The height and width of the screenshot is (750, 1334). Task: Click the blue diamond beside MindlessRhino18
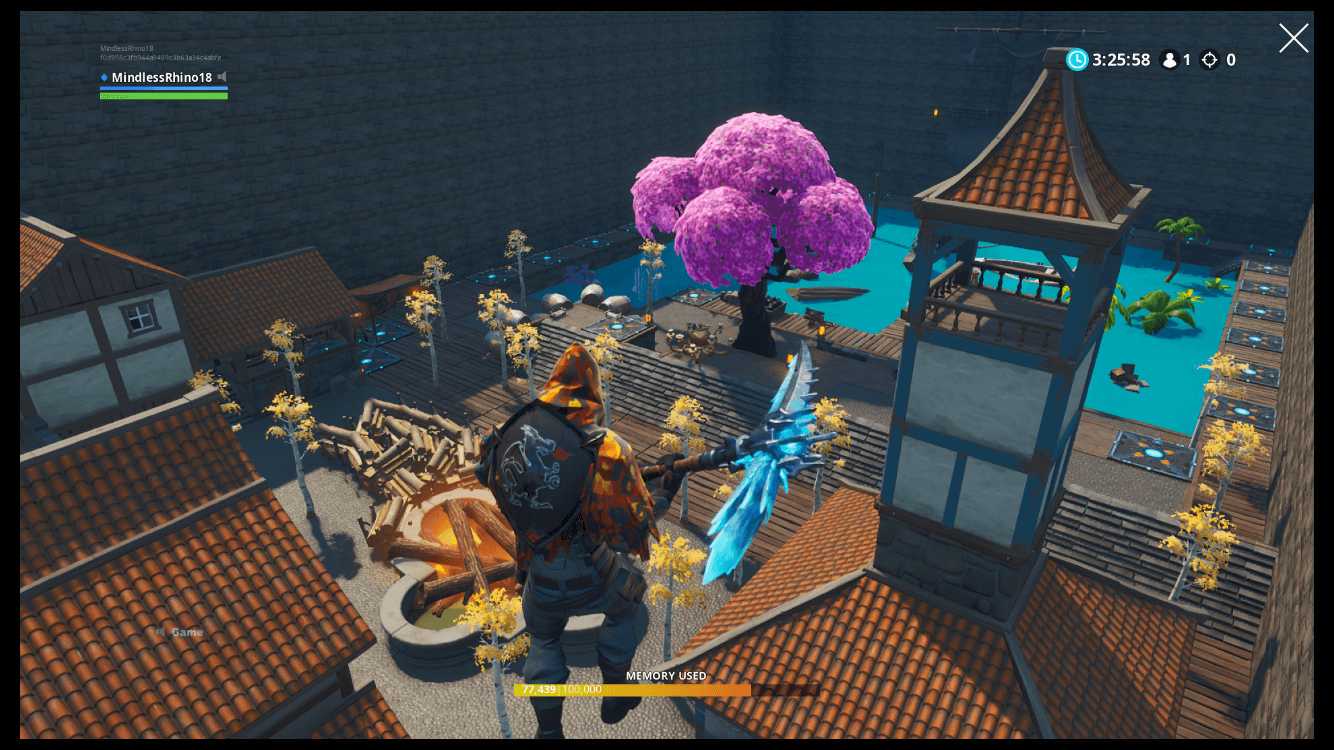pyautogui.click(x=105, y=77)
